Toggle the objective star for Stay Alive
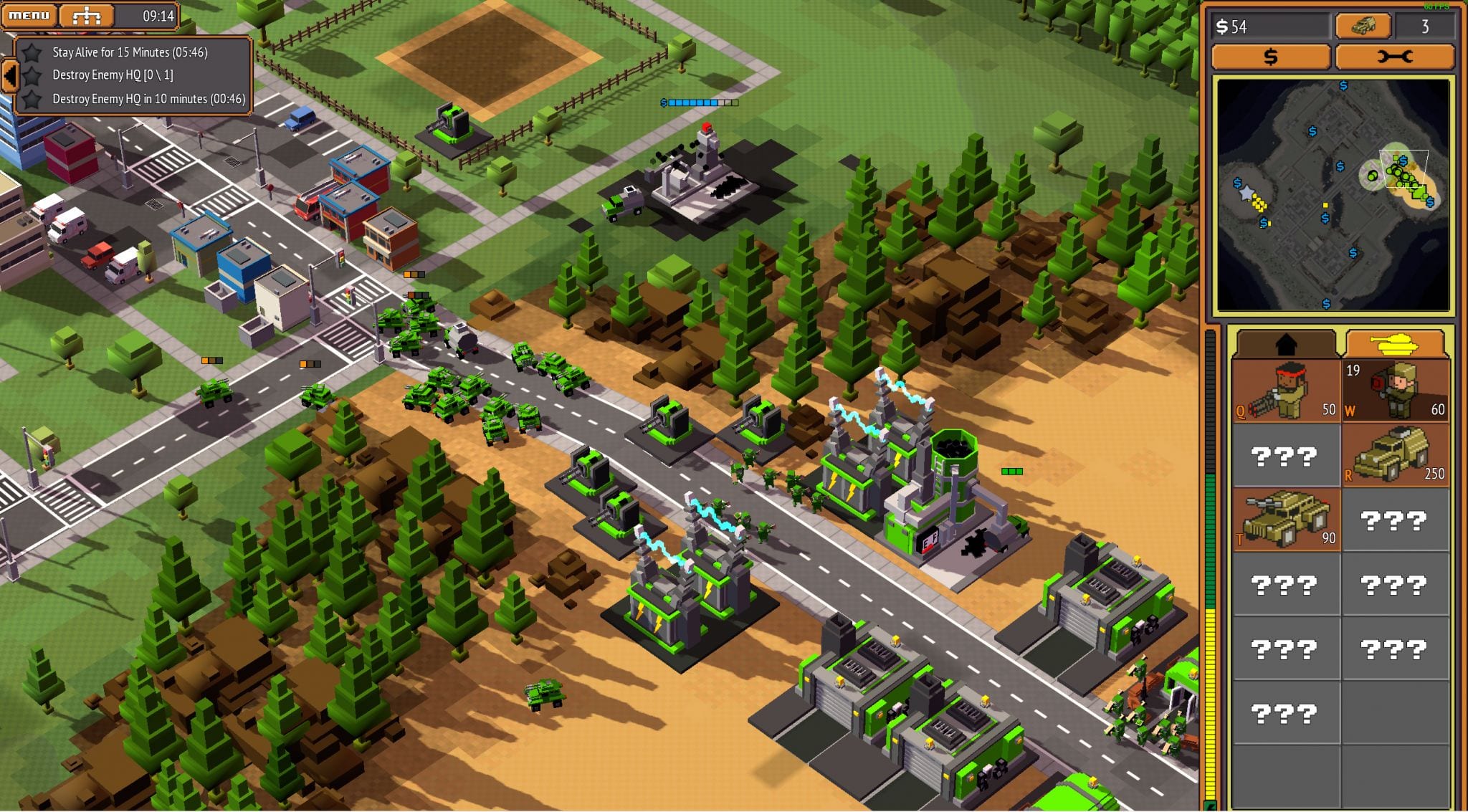 pos(34,52)
